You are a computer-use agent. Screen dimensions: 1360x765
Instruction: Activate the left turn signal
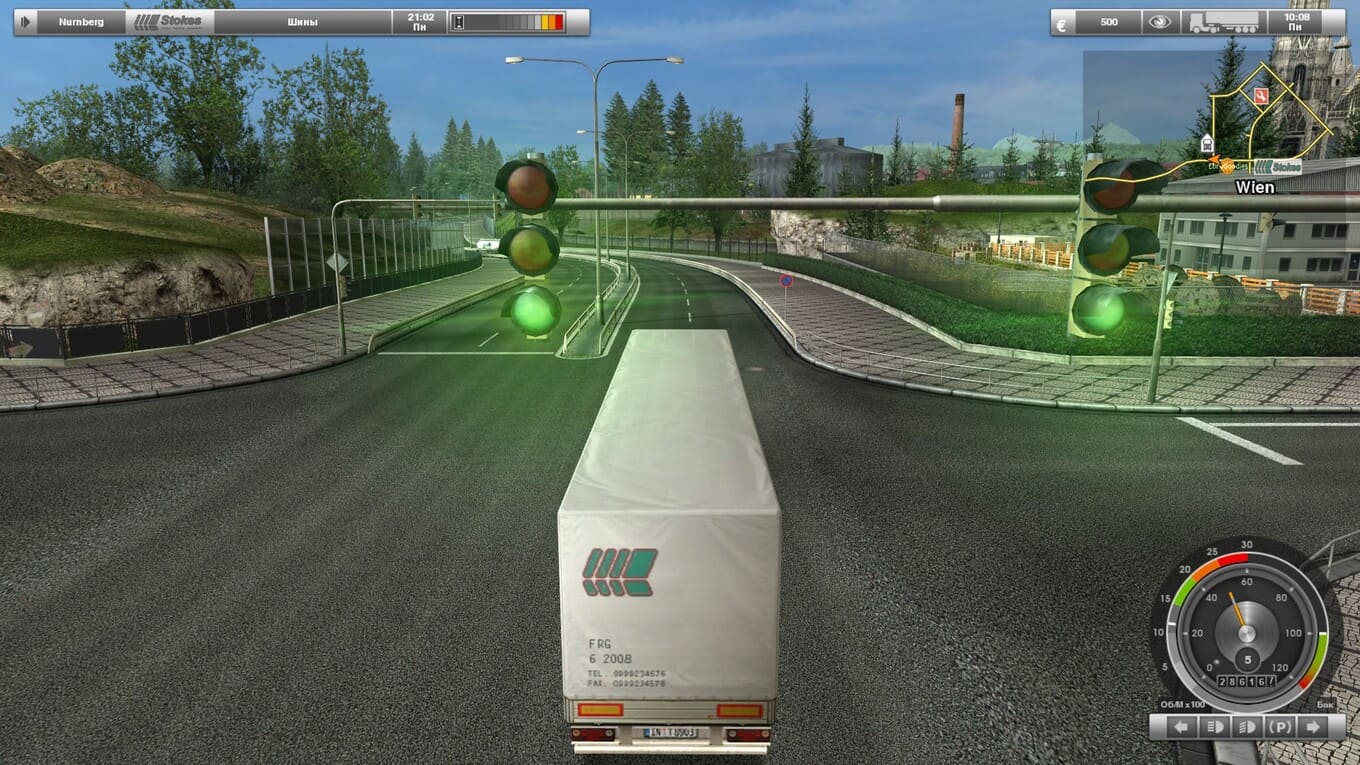pyautogui.click(x=1181, y=727)
